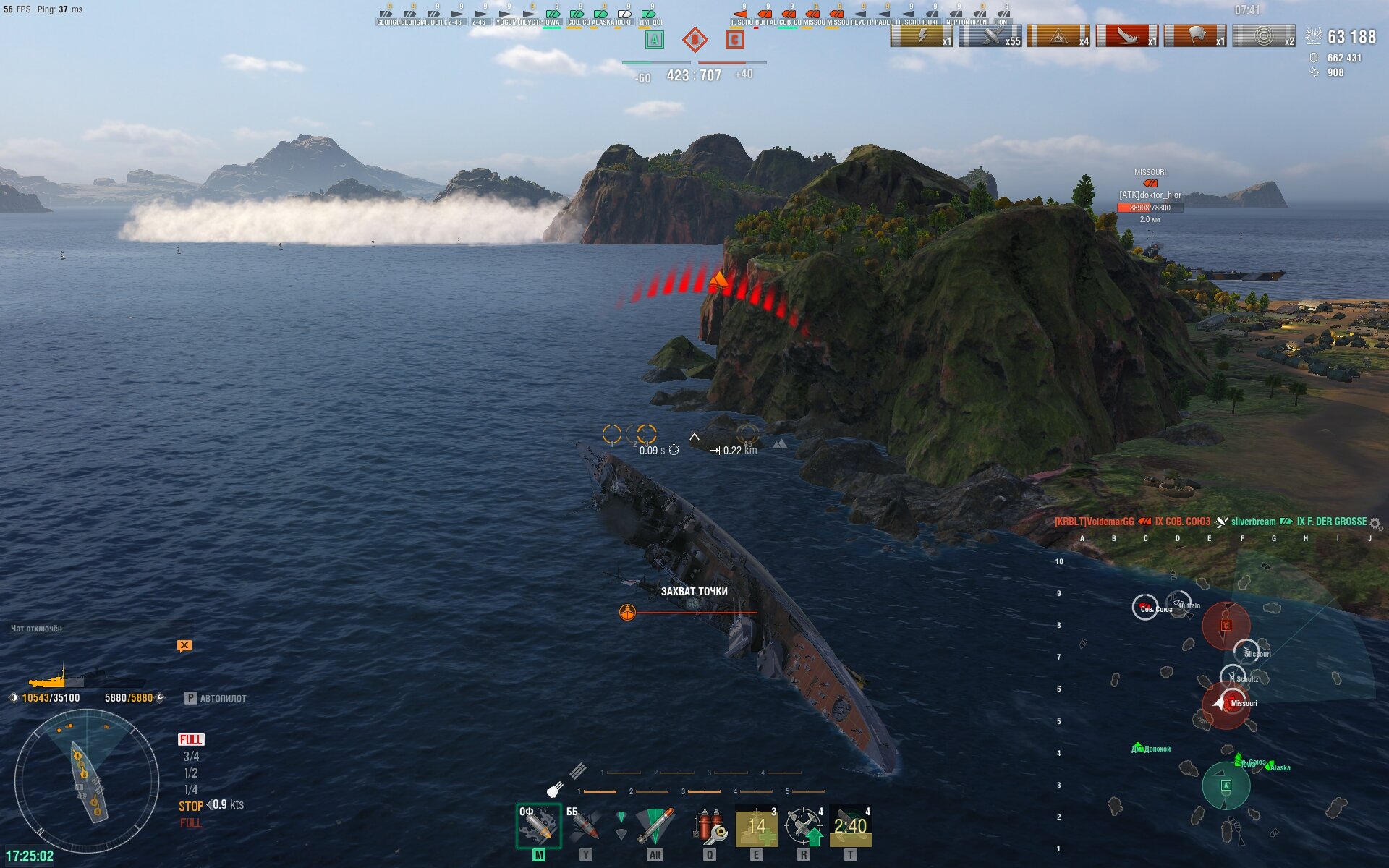Select the ОФ high-explosive shell type
Image resolution: width=1389 pixels, height=868 pixels.
[538, 826]
